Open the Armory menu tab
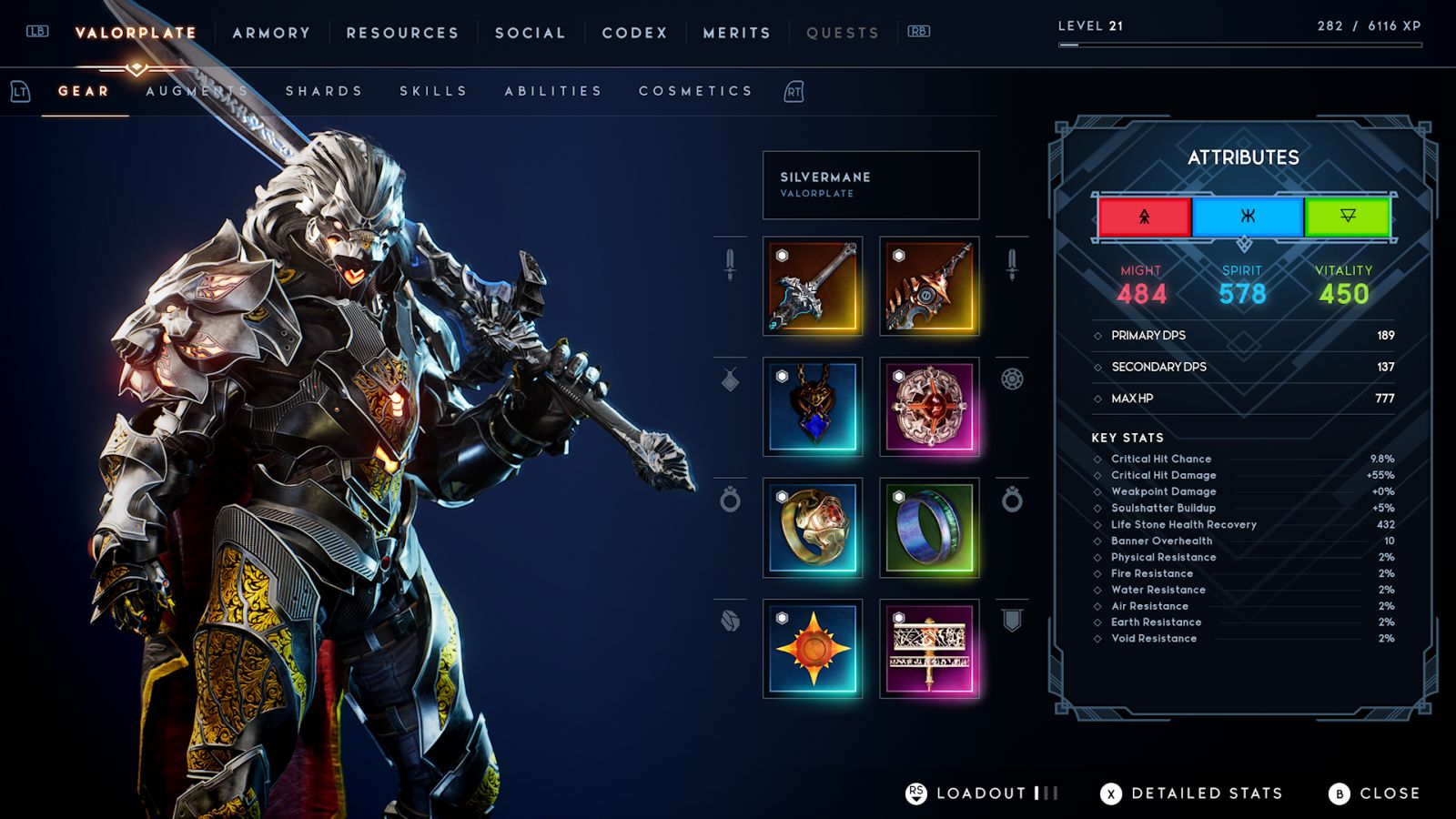This screenshot has width=1456, height=819. pos(271,33)
